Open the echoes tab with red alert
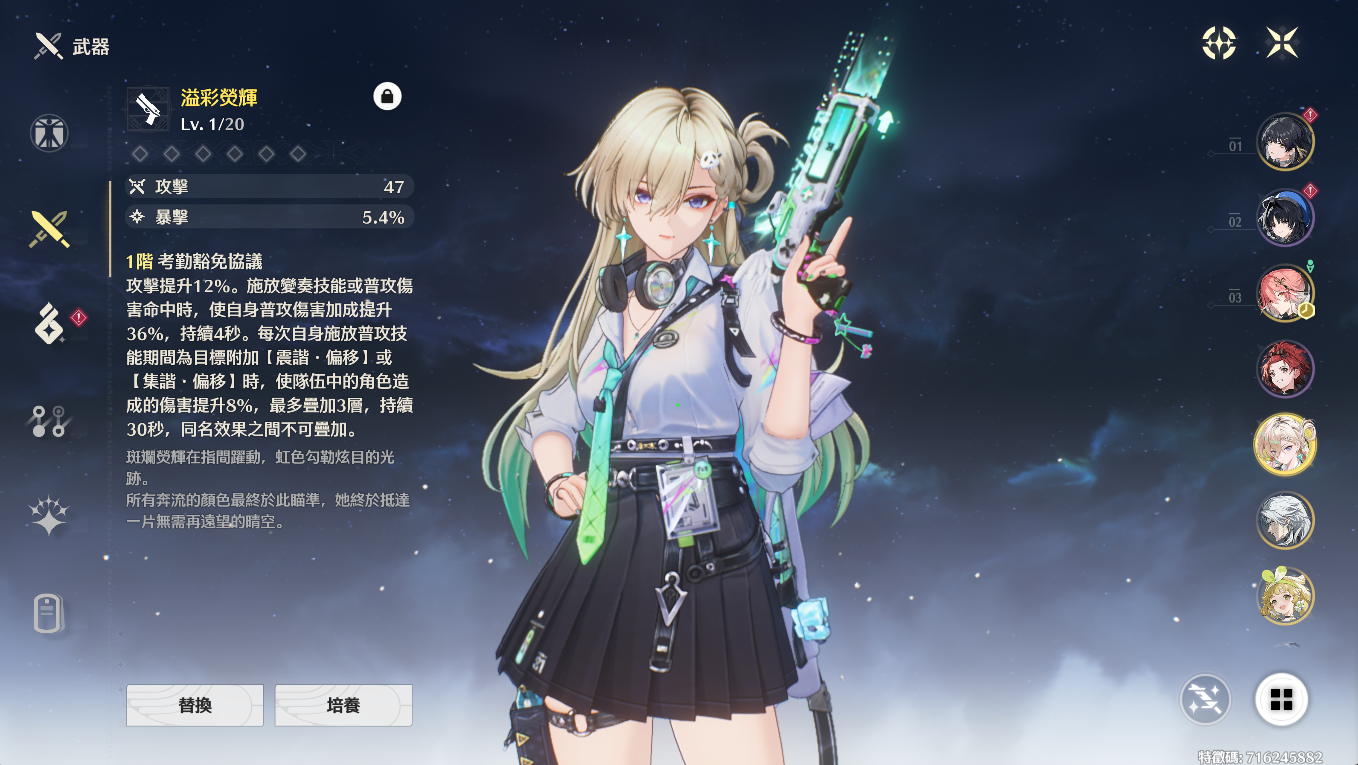The image size is (1358, 765). (48, 324)
